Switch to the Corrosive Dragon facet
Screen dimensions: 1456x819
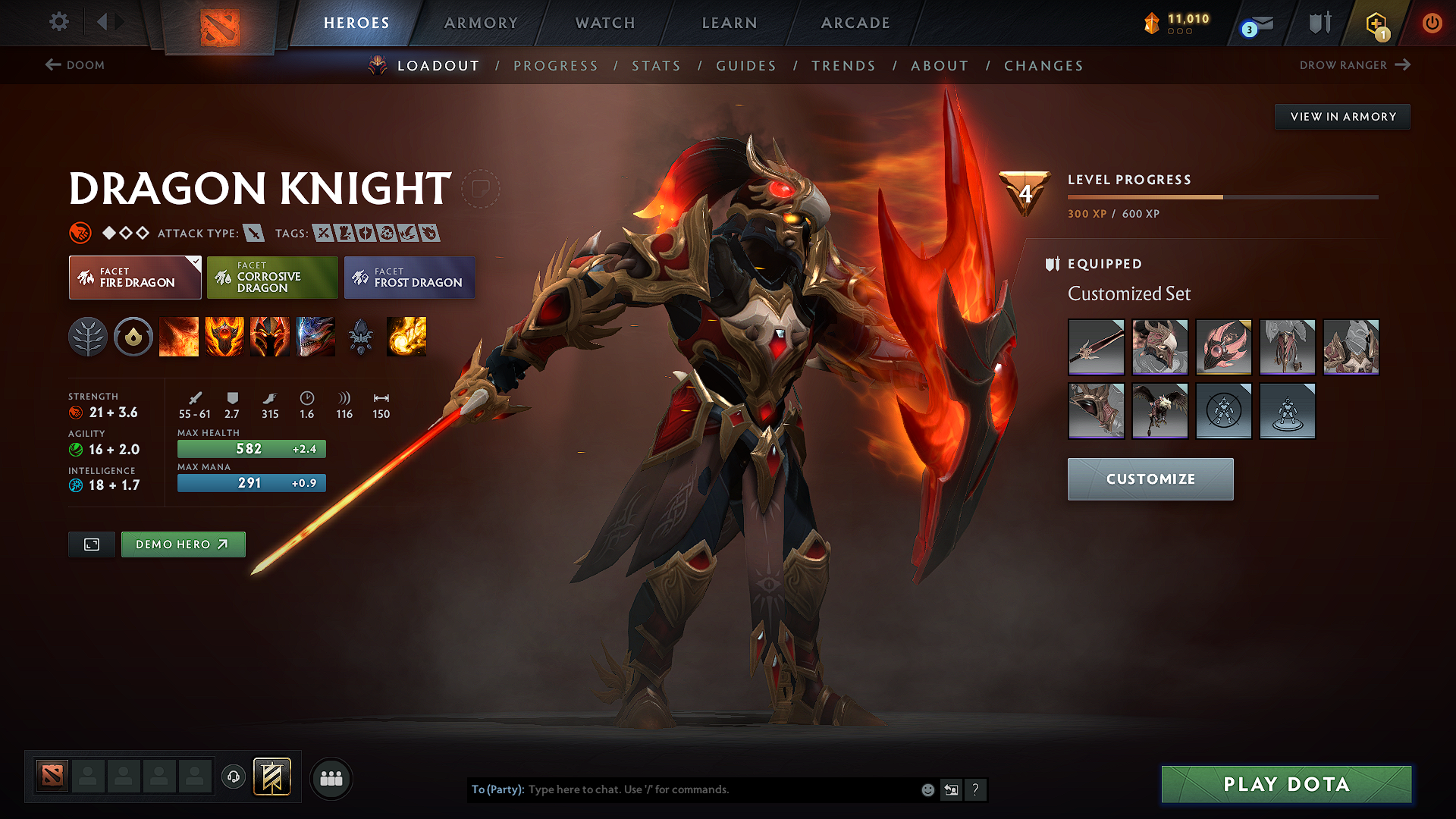click(x=272, y=278)
